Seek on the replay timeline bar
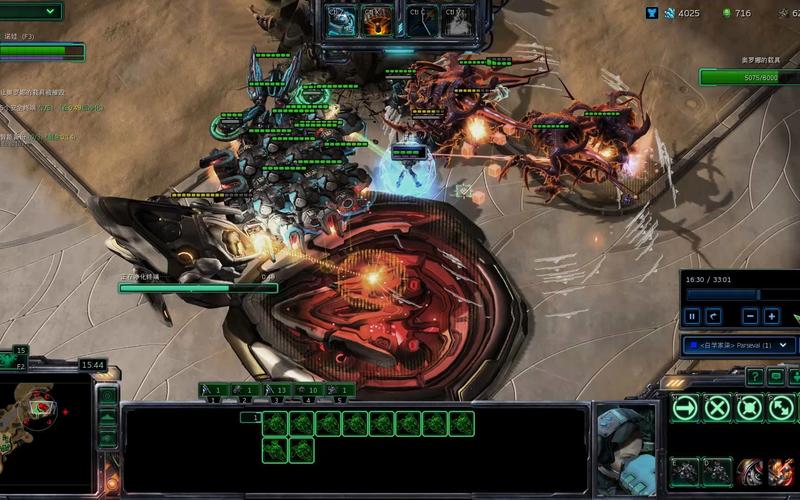 (740, 295)
